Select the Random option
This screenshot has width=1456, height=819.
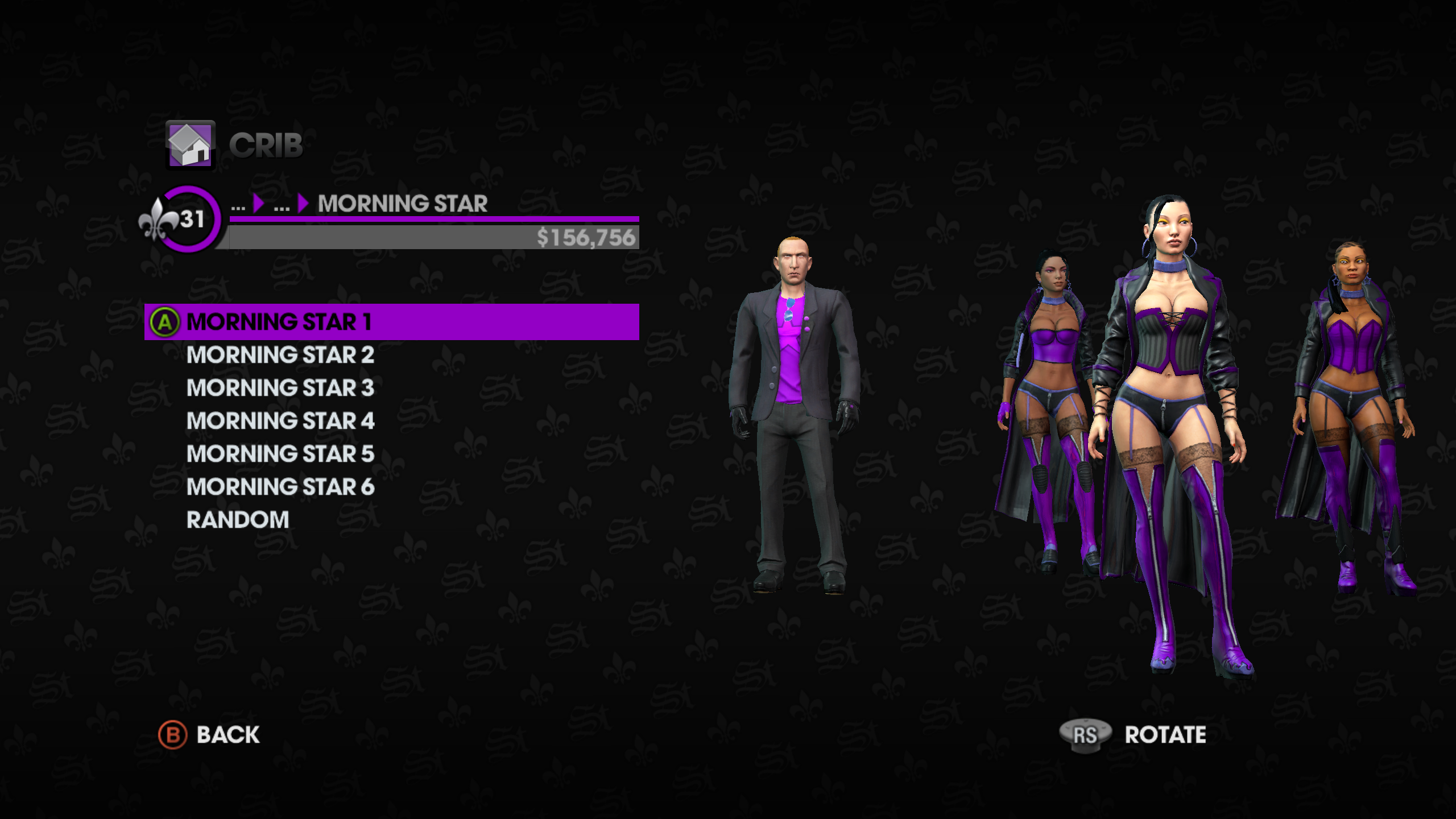coord(238,520)
